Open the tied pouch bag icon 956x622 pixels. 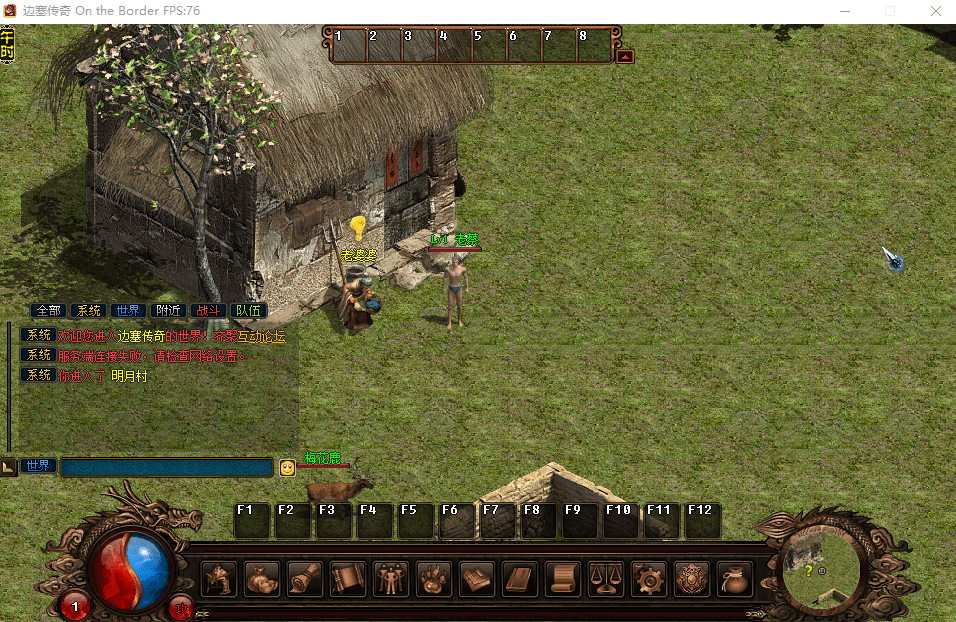735,579
